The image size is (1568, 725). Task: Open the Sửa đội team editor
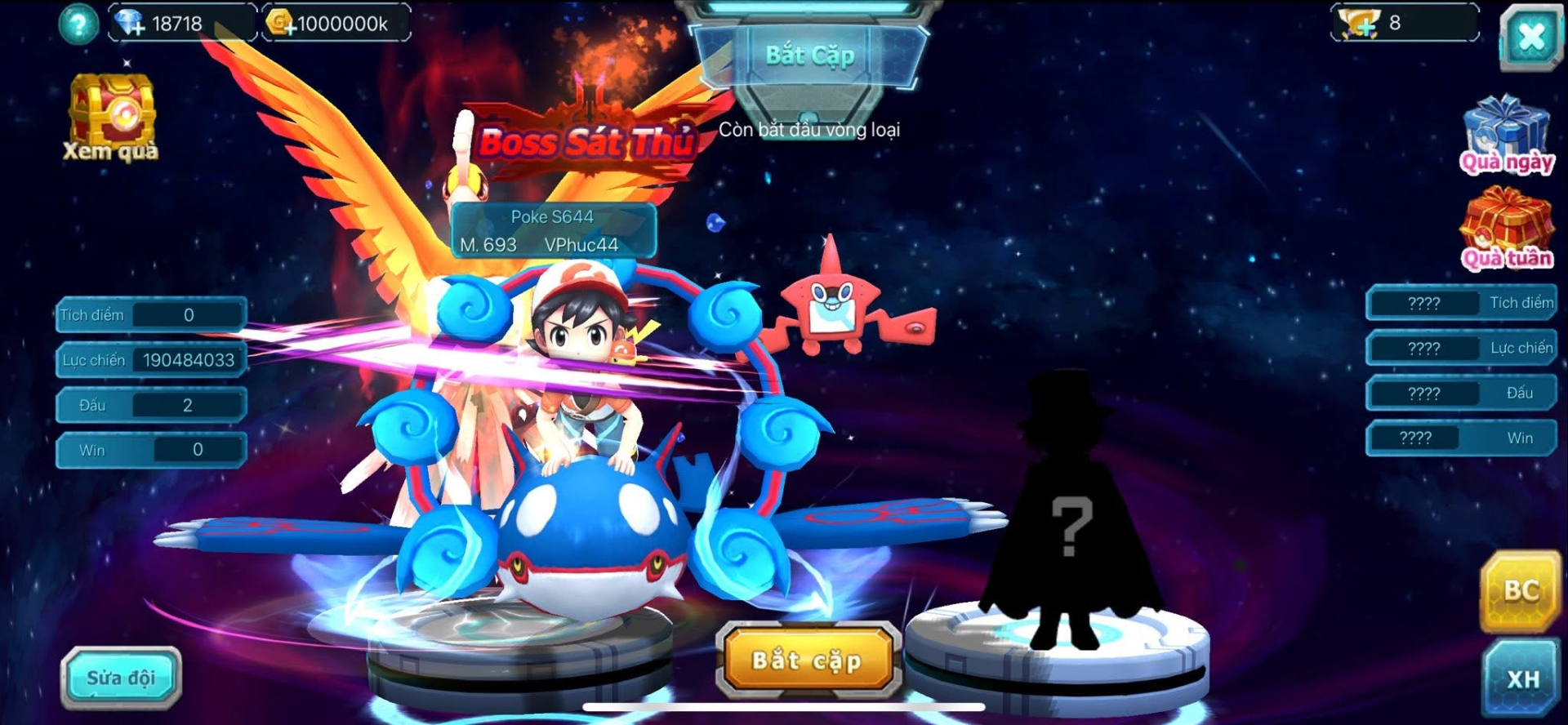(x=121, y=678)
